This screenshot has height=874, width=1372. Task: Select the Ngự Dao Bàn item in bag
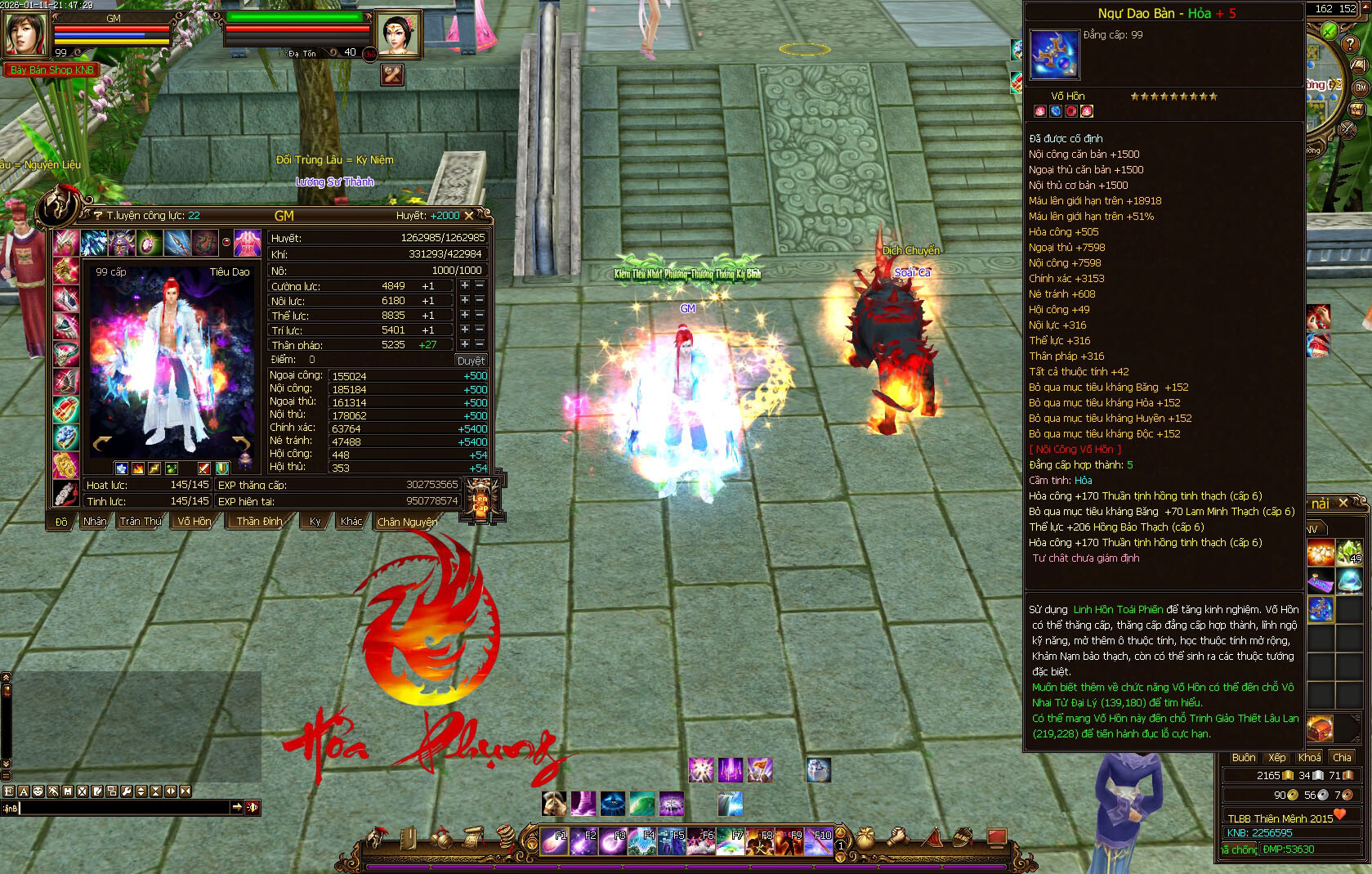click(1321, 608)
